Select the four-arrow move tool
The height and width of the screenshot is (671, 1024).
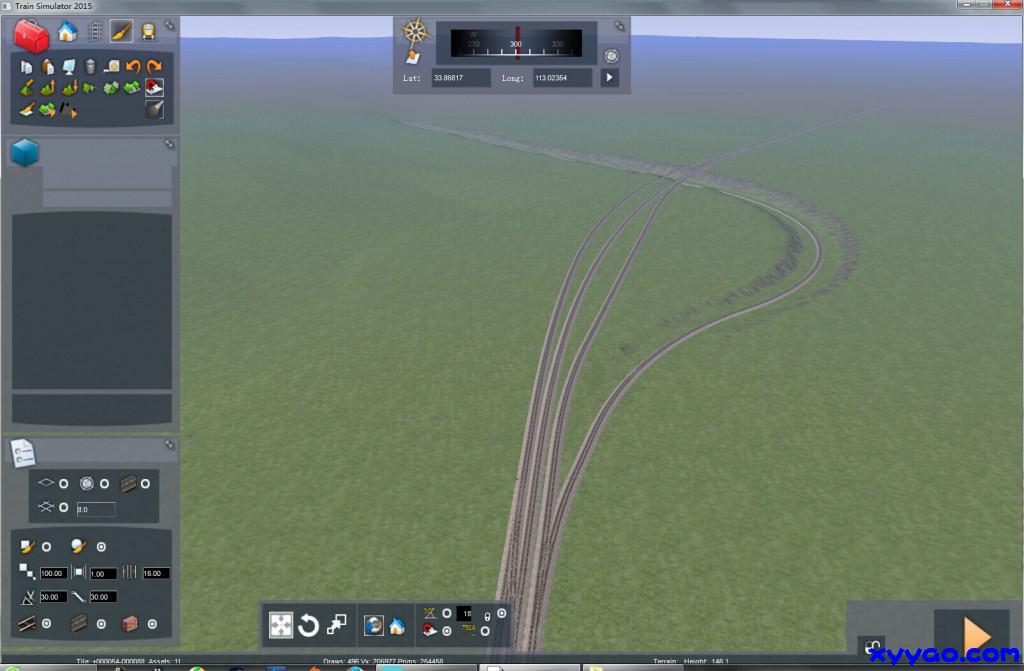click(281, 626)
